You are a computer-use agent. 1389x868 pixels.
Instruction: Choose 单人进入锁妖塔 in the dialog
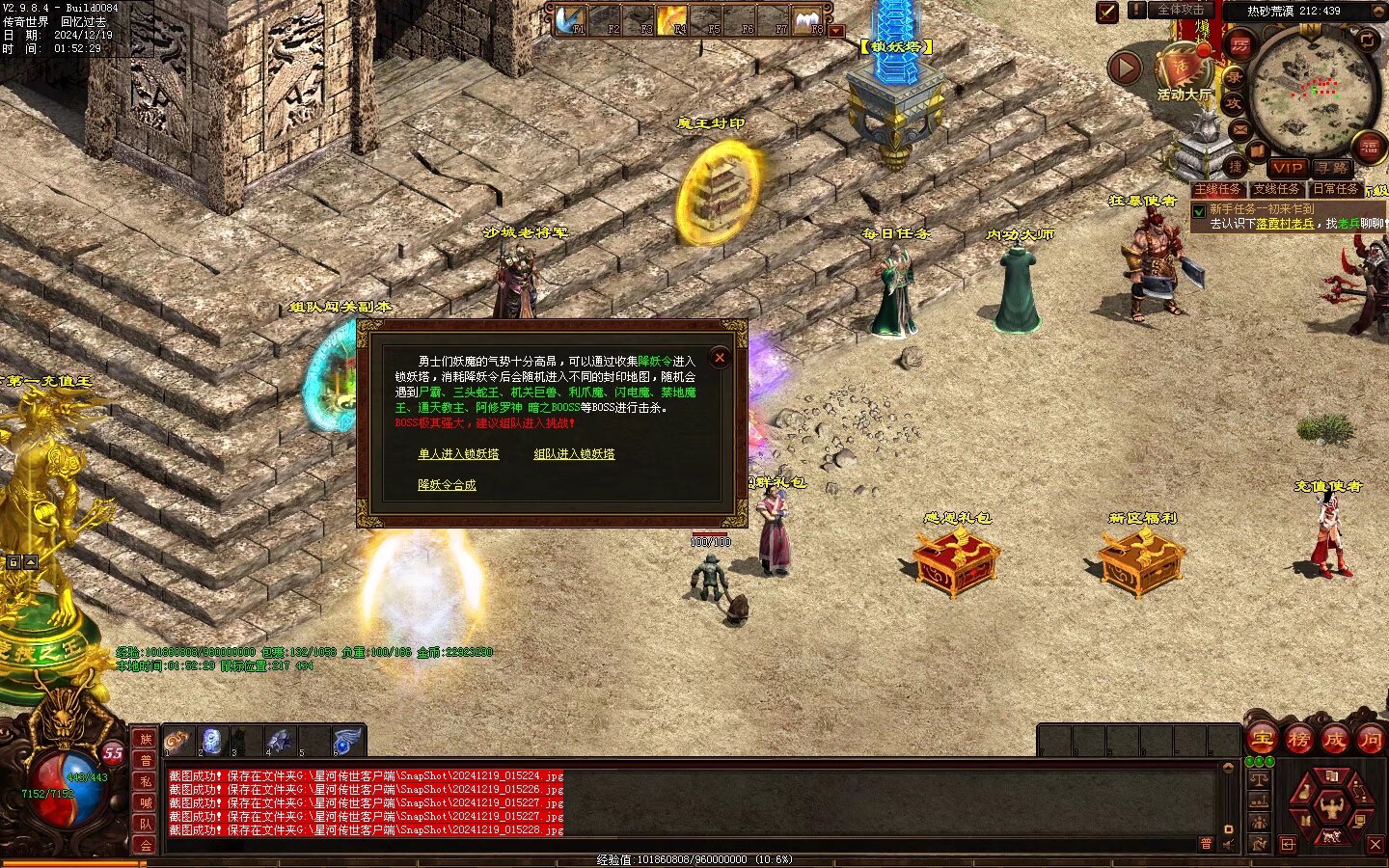coord(458,454)
